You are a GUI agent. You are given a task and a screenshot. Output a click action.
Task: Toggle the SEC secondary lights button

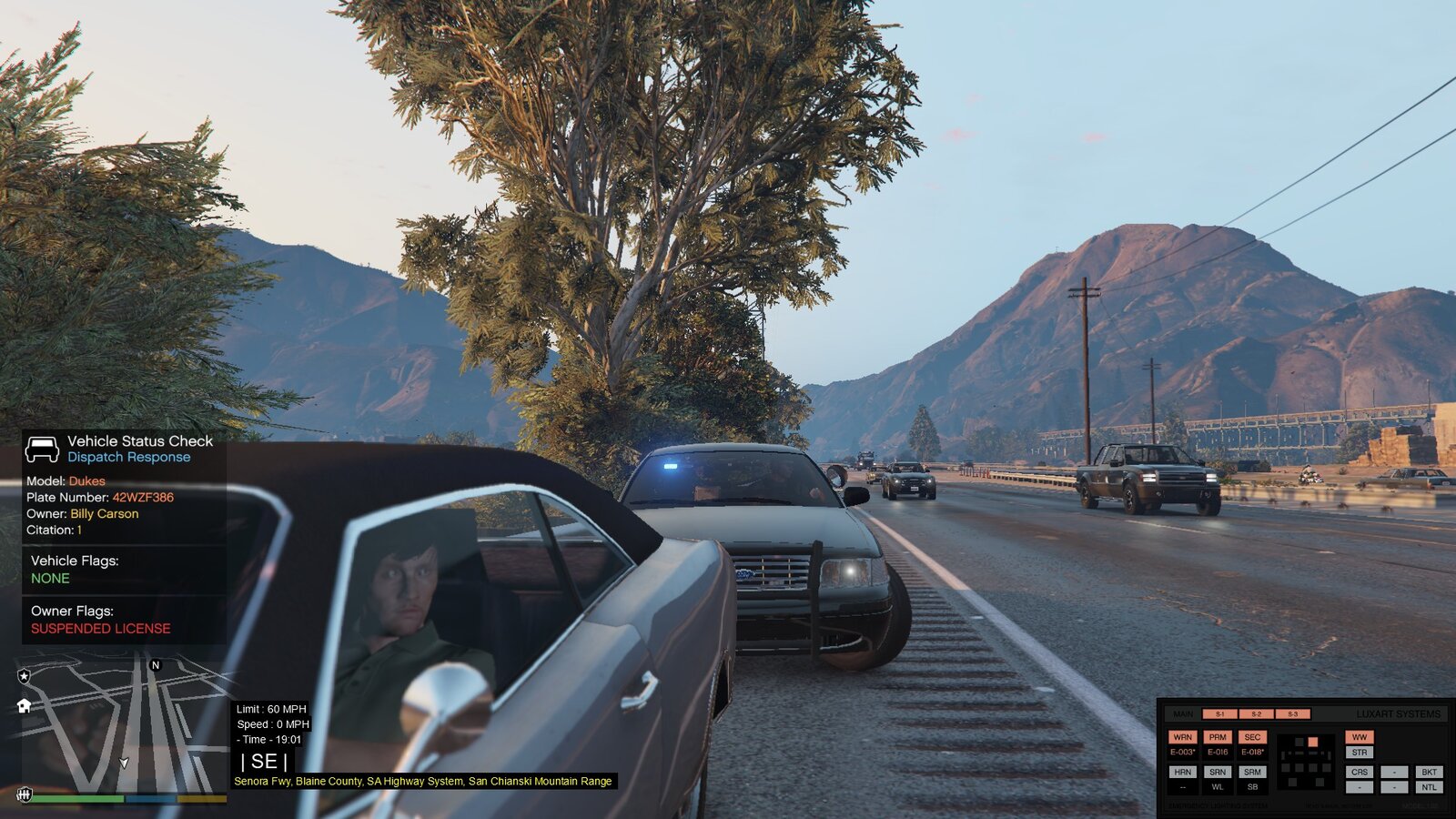[1252, 737]
